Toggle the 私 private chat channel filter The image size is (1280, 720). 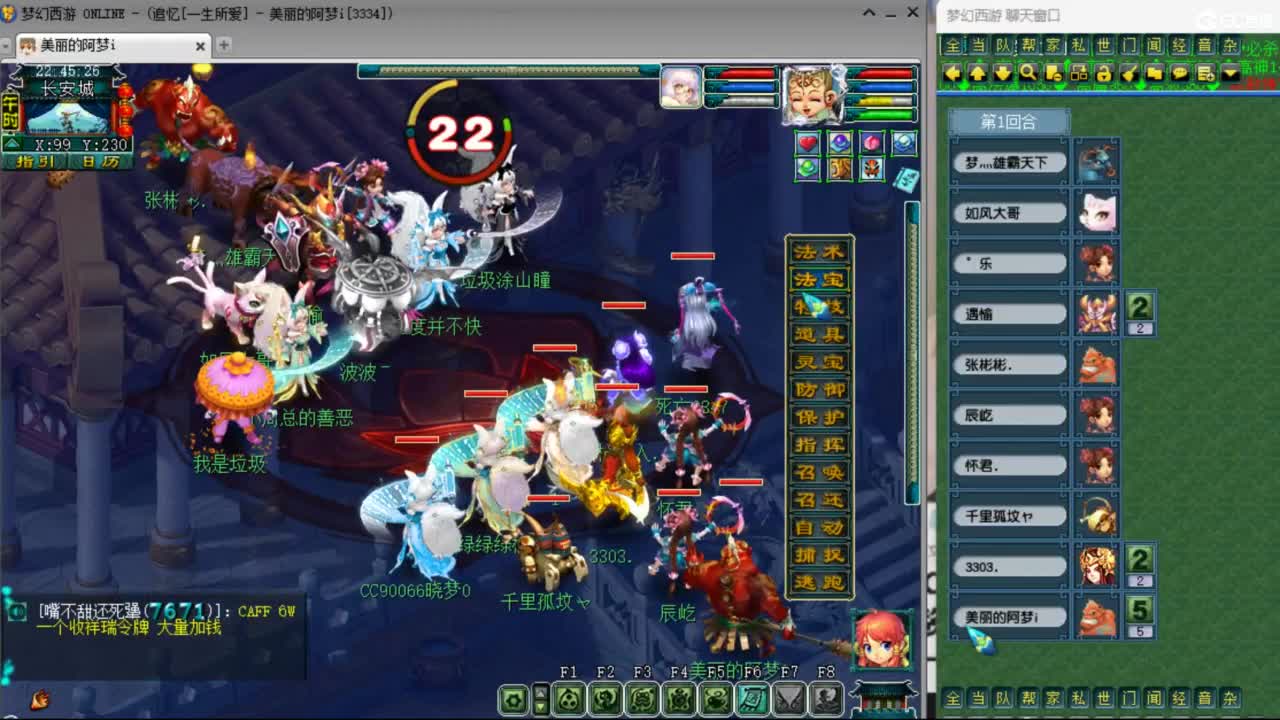pos(1077,44)
